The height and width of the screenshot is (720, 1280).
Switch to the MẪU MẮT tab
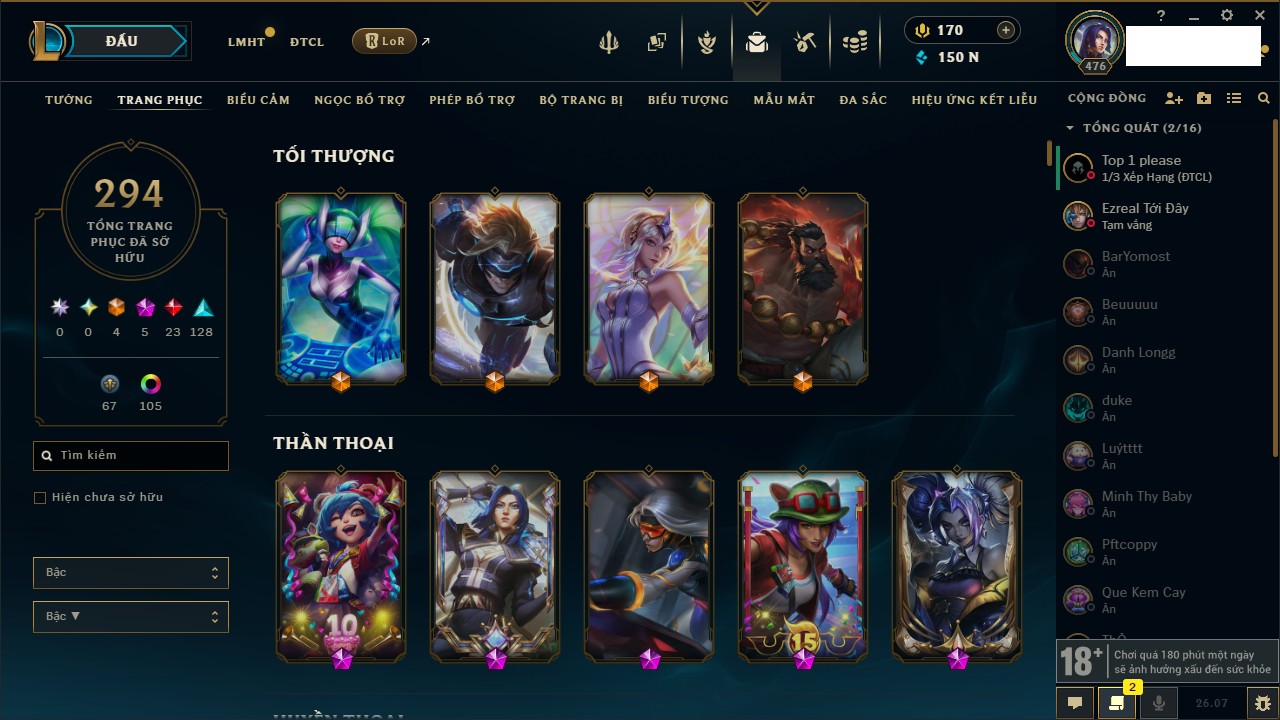click(784, 100)
